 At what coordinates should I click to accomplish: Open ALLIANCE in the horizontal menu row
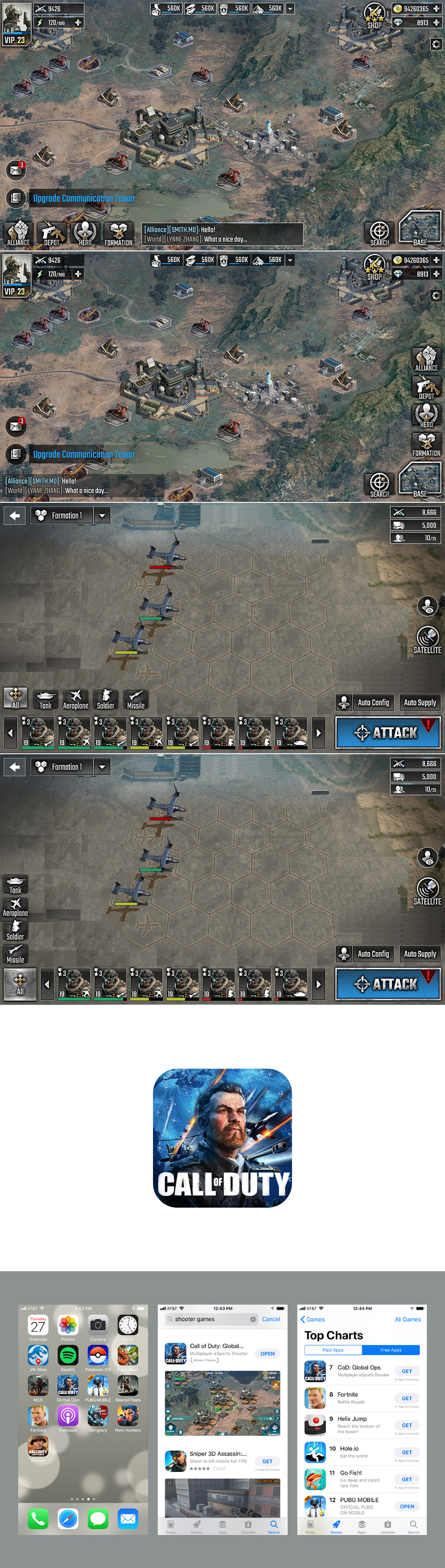click(x=18, y=233)
